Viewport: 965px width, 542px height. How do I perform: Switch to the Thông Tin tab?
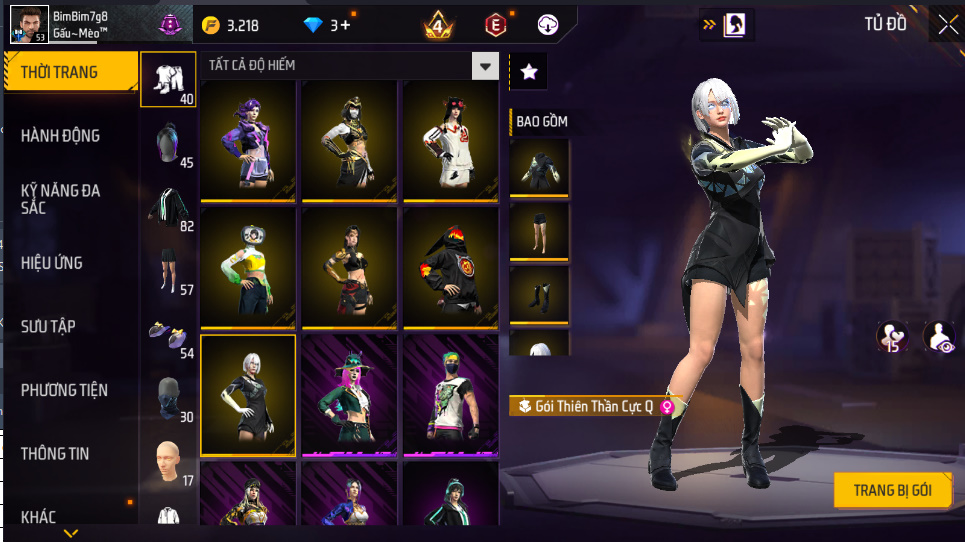(56, 454)
